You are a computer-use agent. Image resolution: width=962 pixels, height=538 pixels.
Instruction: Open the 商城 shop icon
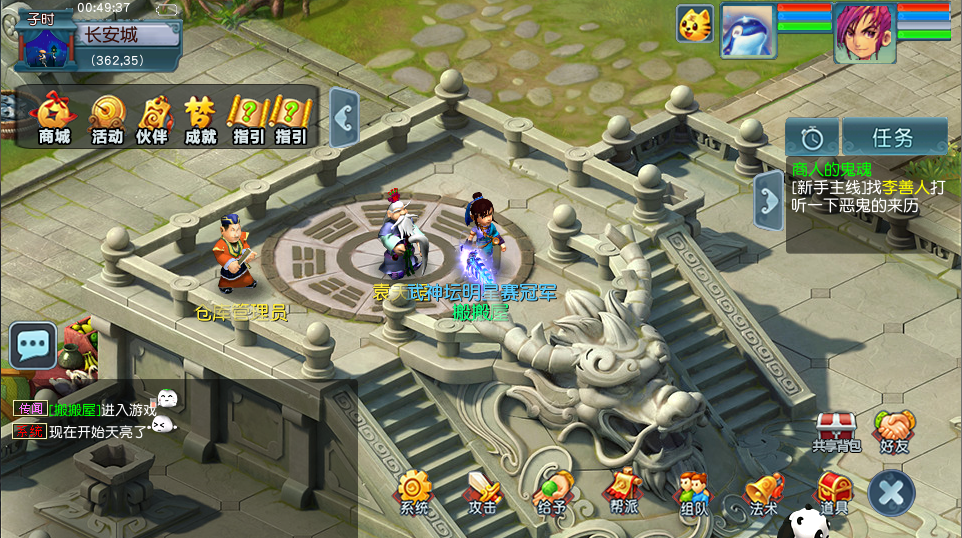tap(55, 118)
